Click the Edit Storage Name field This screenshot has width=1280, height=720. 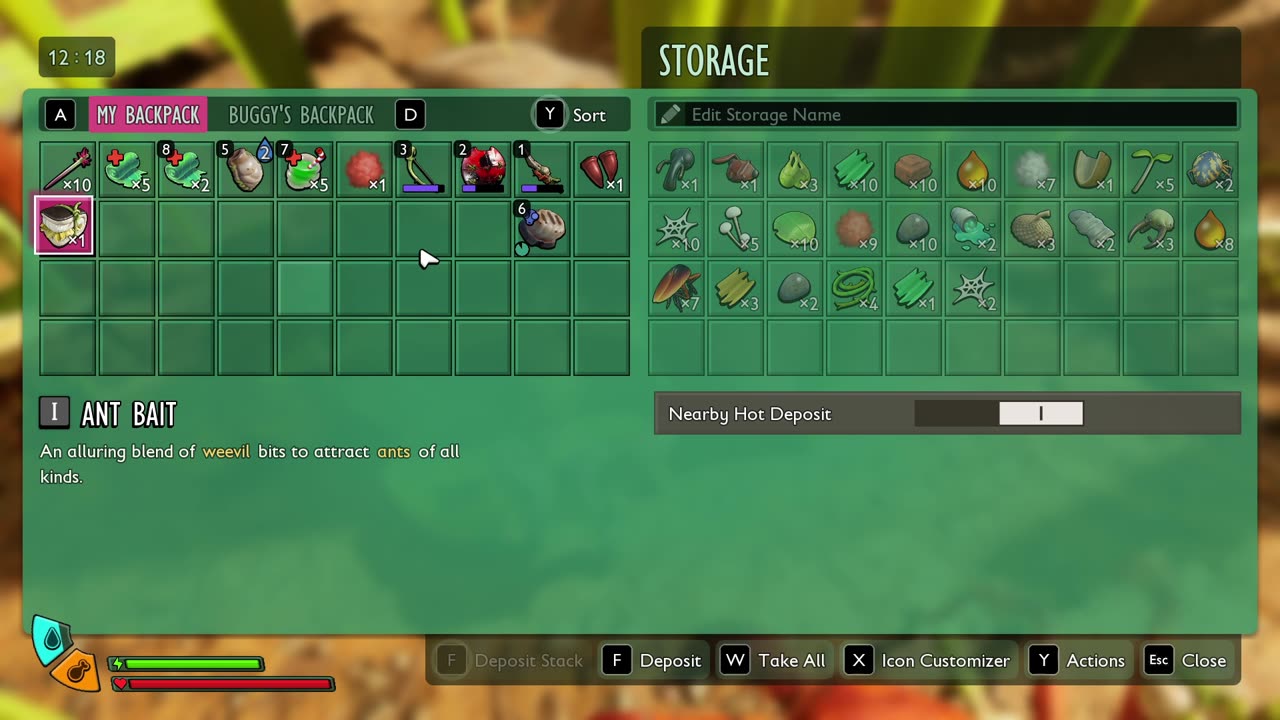(945, 115)
